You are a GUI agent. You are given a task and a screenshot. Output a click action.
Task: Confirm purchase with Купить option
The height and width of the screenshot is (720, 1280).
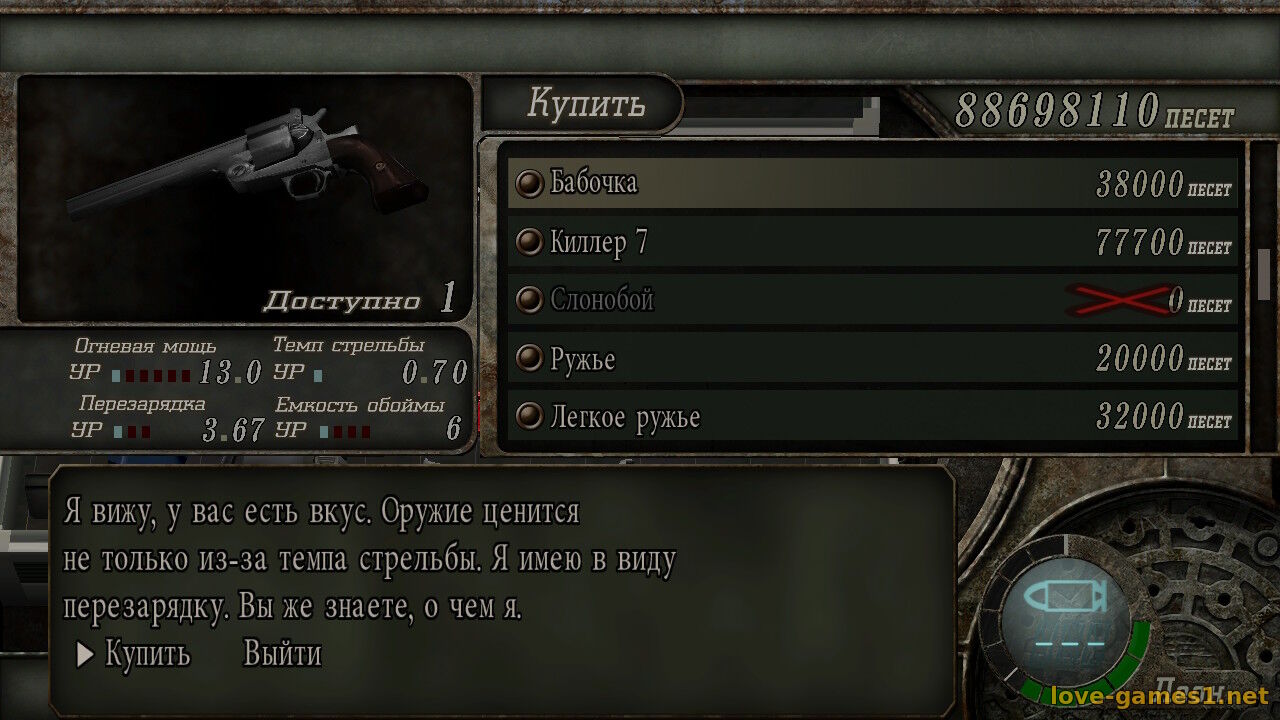click(x=147, y=655)
